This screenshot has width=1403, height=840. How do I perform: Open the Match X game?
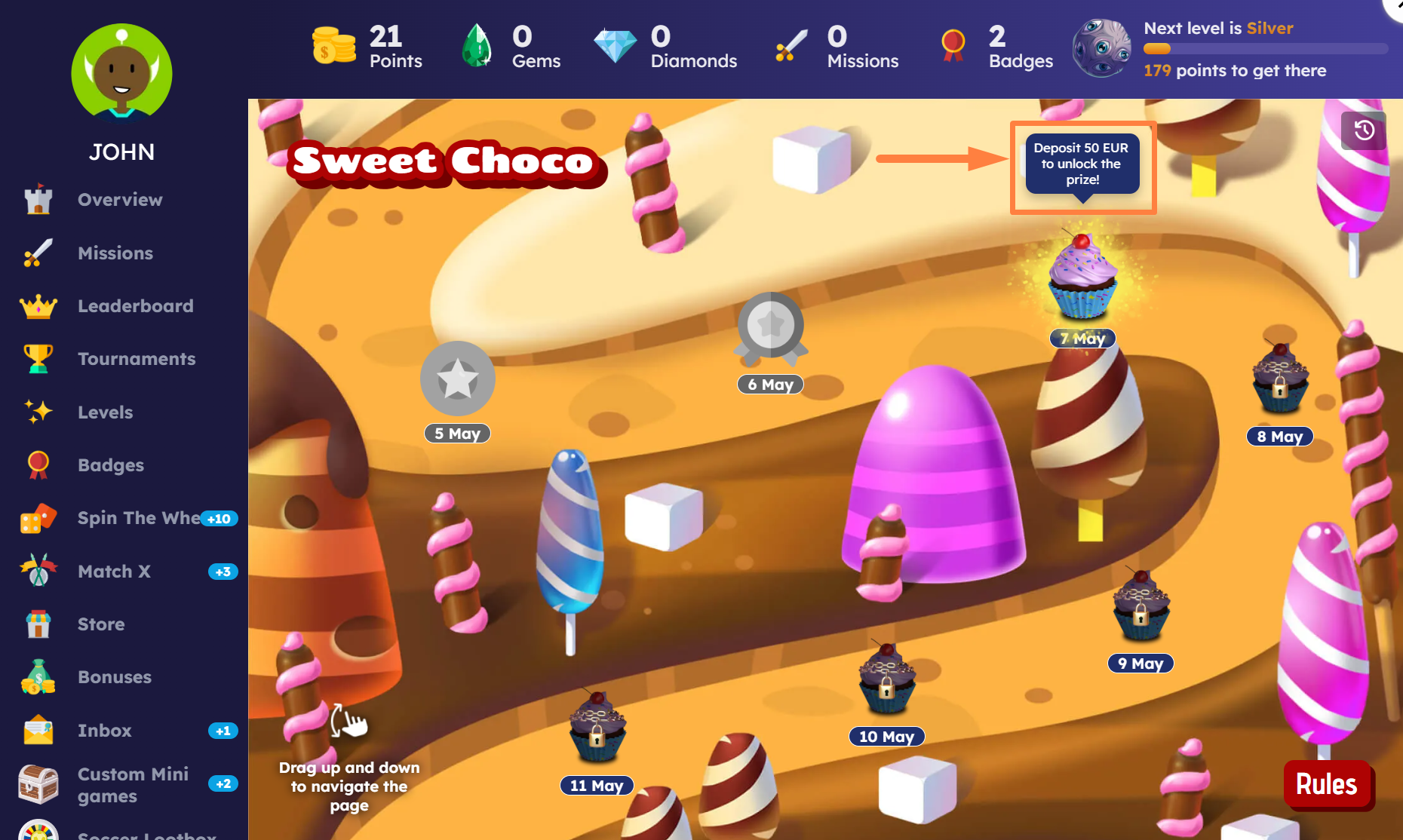(x=114, y=572)
